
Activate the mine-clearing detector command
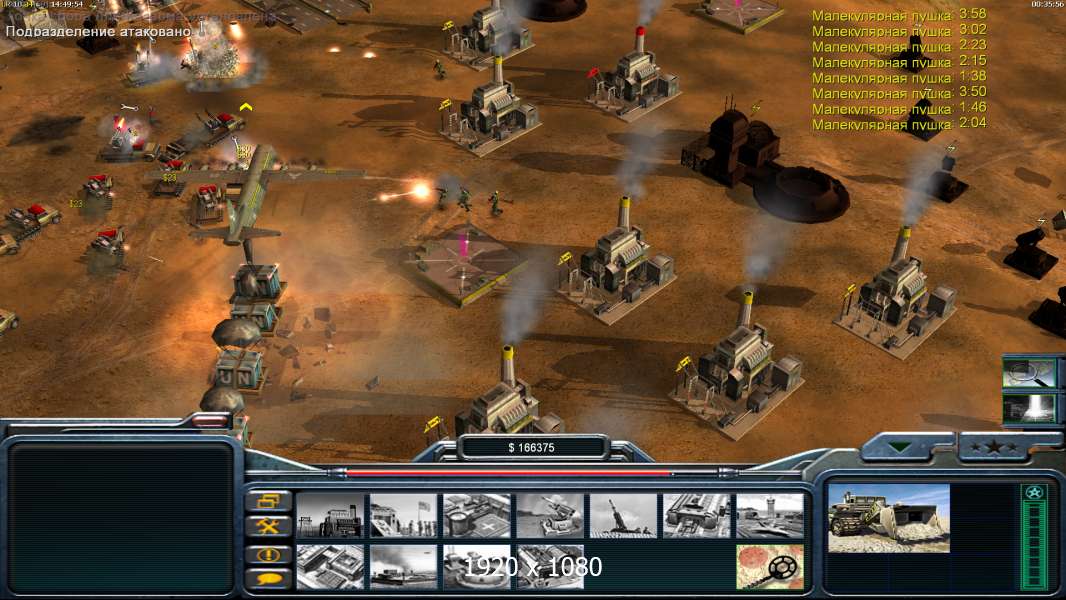(769, 566)
